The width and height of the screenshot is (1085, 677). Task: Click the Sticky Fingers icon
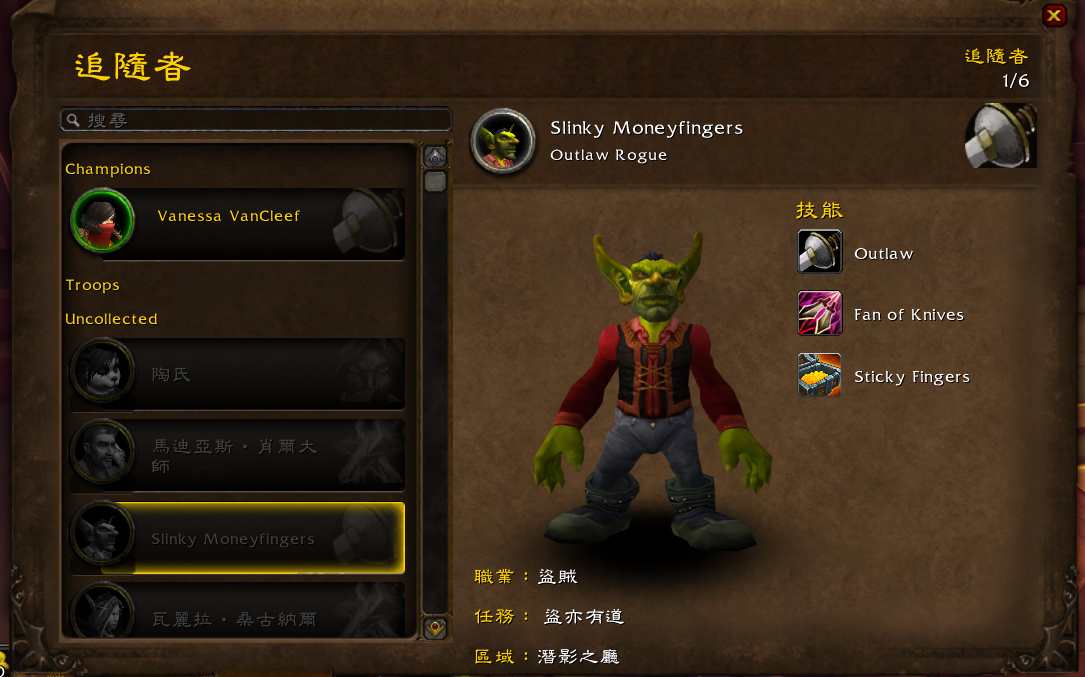(x=819, y=375)
